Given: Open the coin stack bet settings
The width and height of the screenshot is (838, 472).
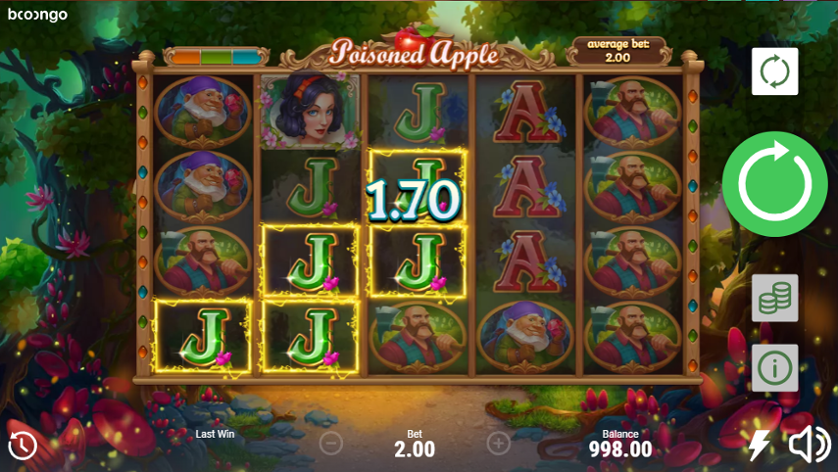Looking at the screenshot, I should (775, 298).
